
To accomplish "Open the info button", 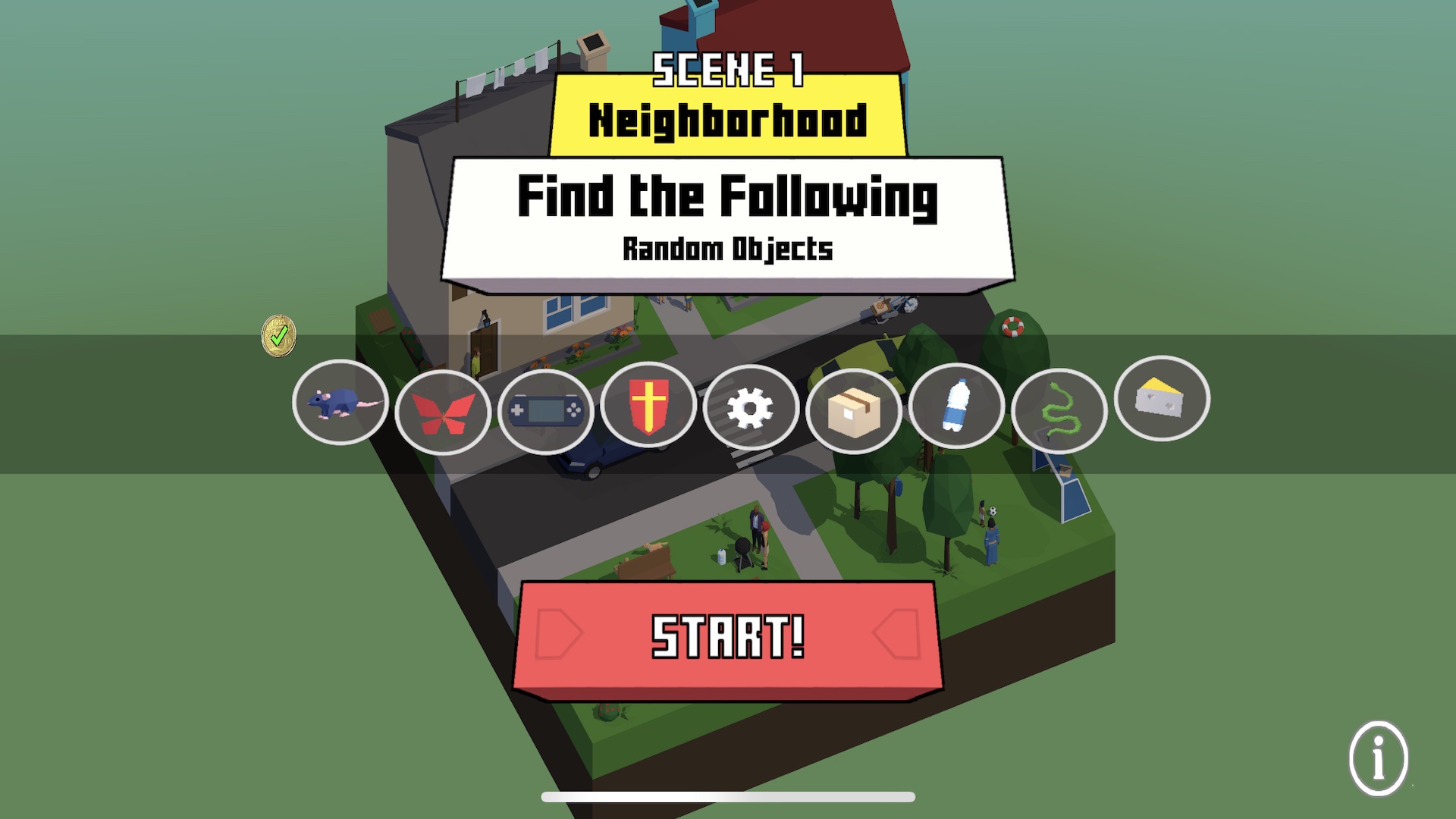I will coord(1378,758).
